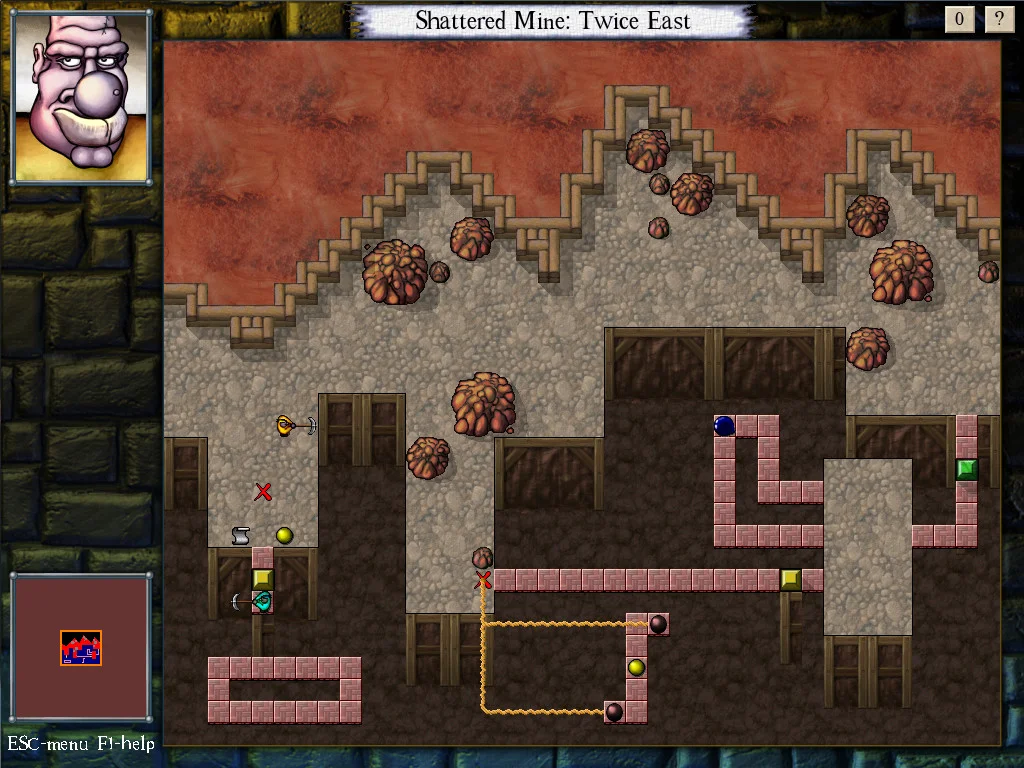Open the question mark help button

pos(998,19)
